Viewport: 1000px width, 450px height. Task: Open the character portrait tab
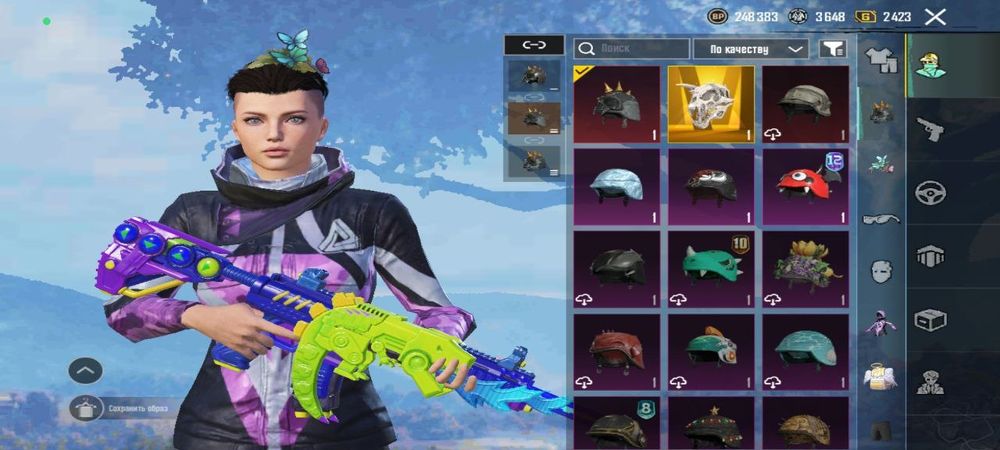[x=930, y=64]
